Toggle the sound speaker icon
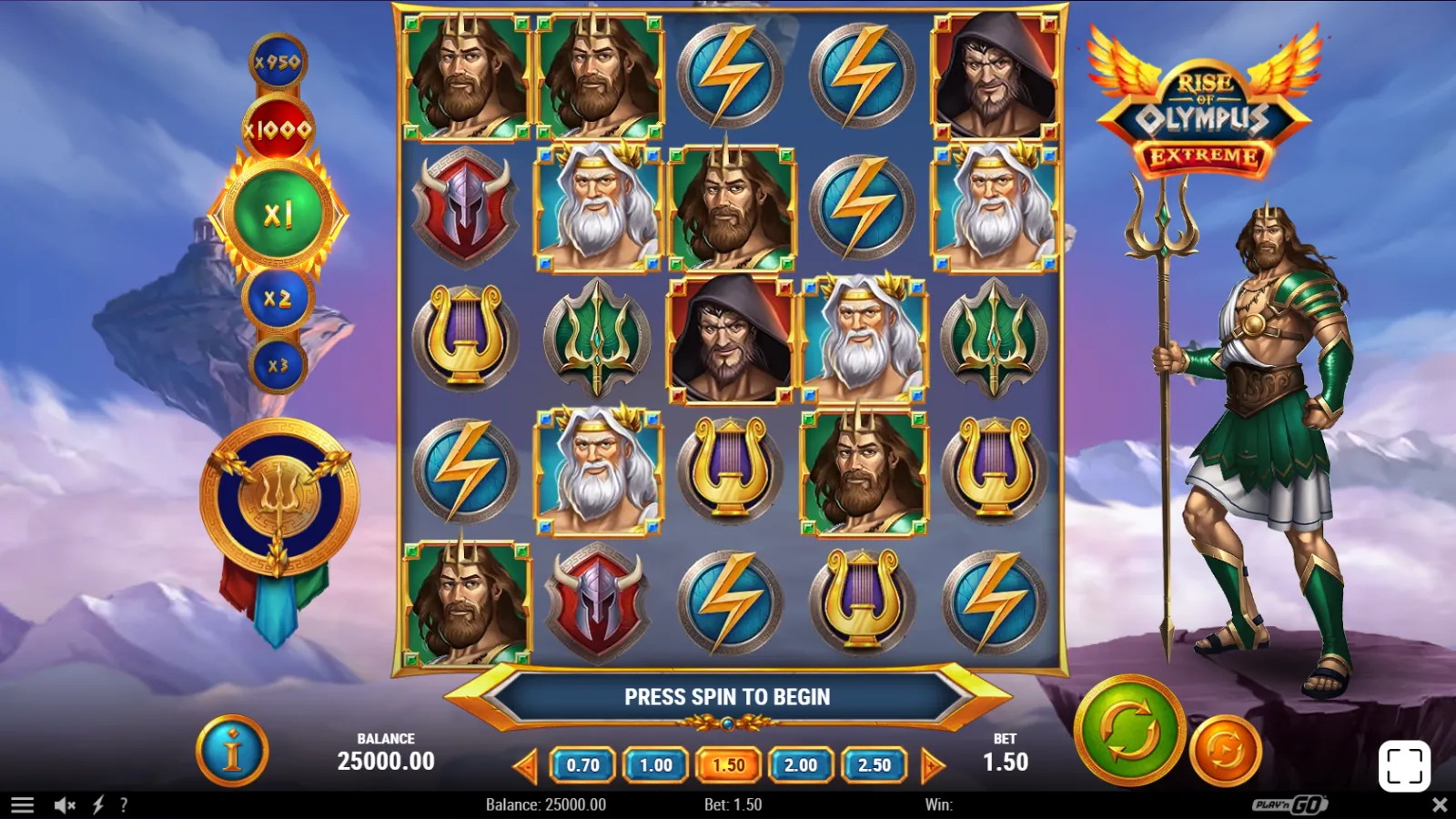This screenshot has width=1456, height=819. [65, 805]
